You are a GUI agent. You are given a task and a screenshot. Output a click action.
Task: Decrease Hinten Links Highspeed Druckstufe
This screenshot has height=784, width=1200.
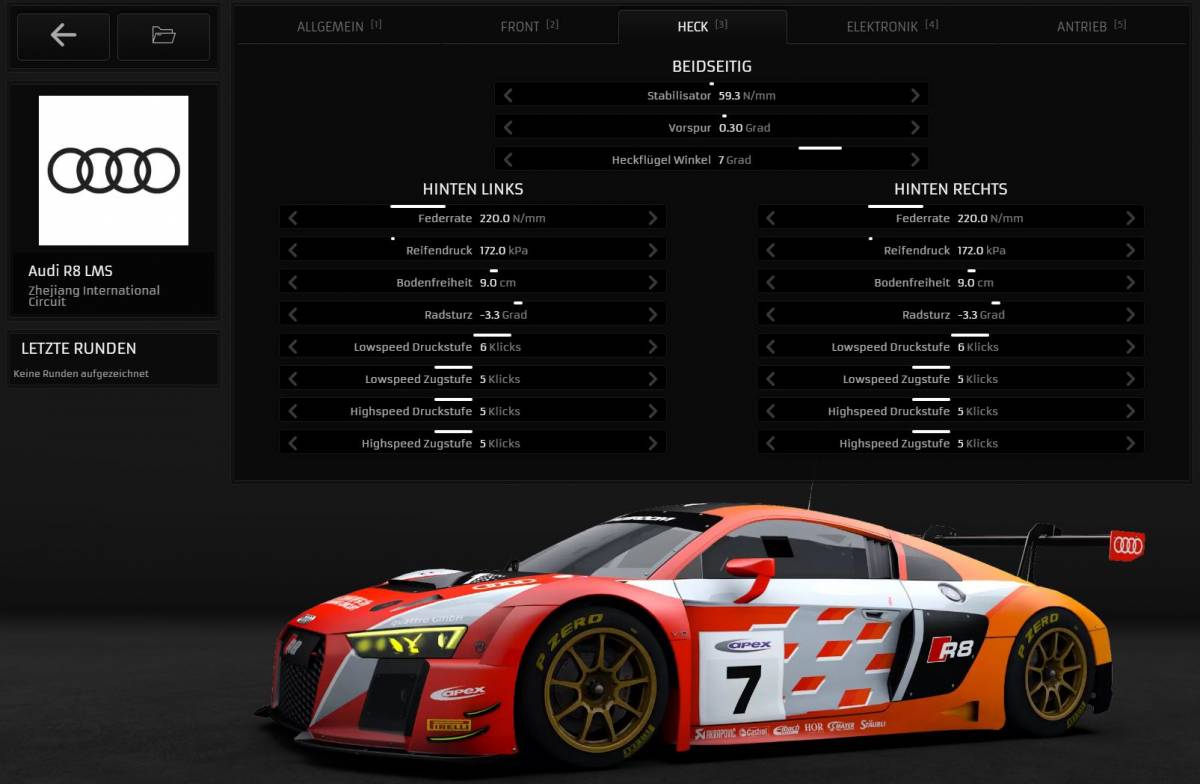tap(293, 411)
